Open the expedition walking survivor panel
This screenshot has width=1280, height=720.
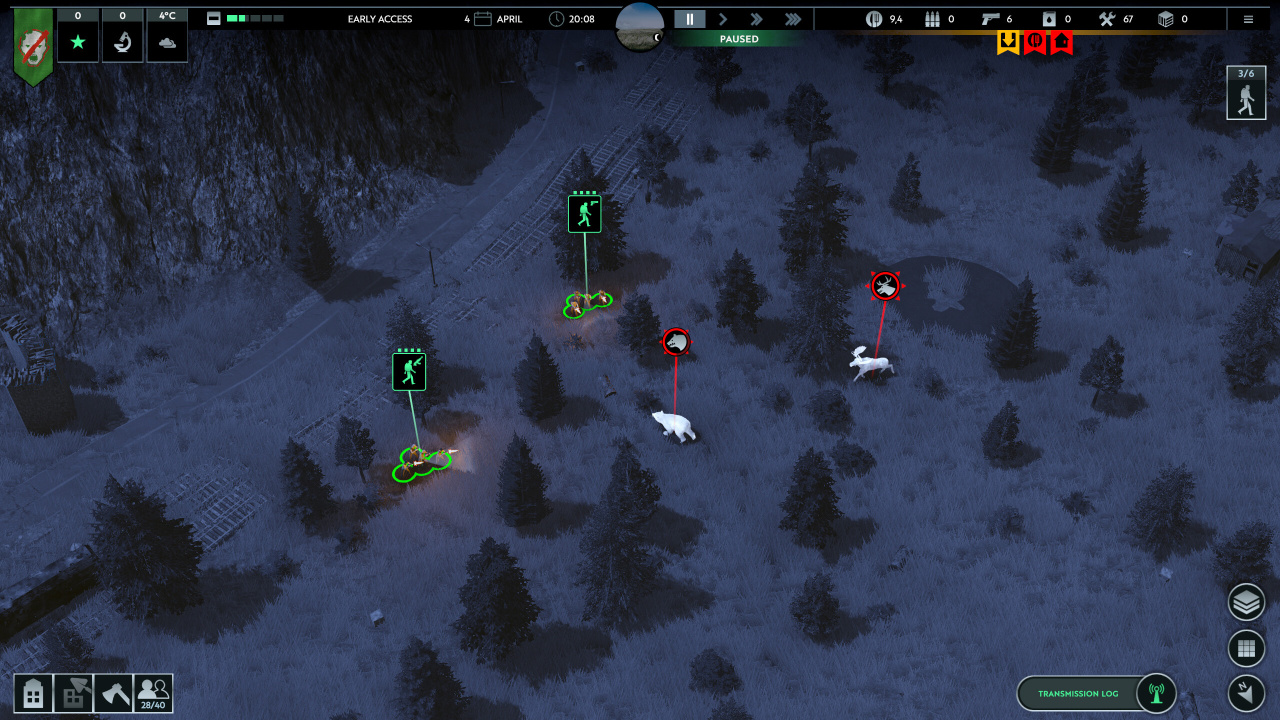point(1245,93)
